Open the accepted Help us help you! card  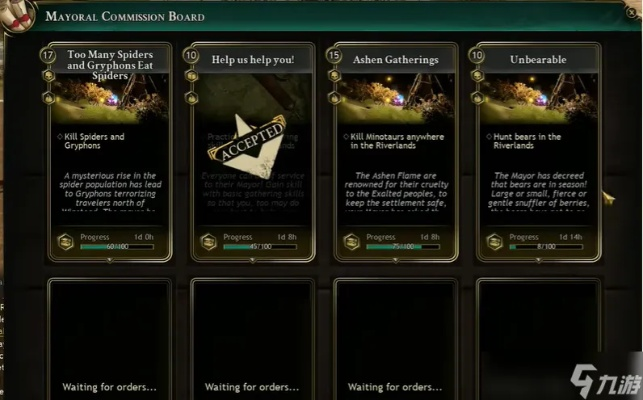click(x=252, y=152)
